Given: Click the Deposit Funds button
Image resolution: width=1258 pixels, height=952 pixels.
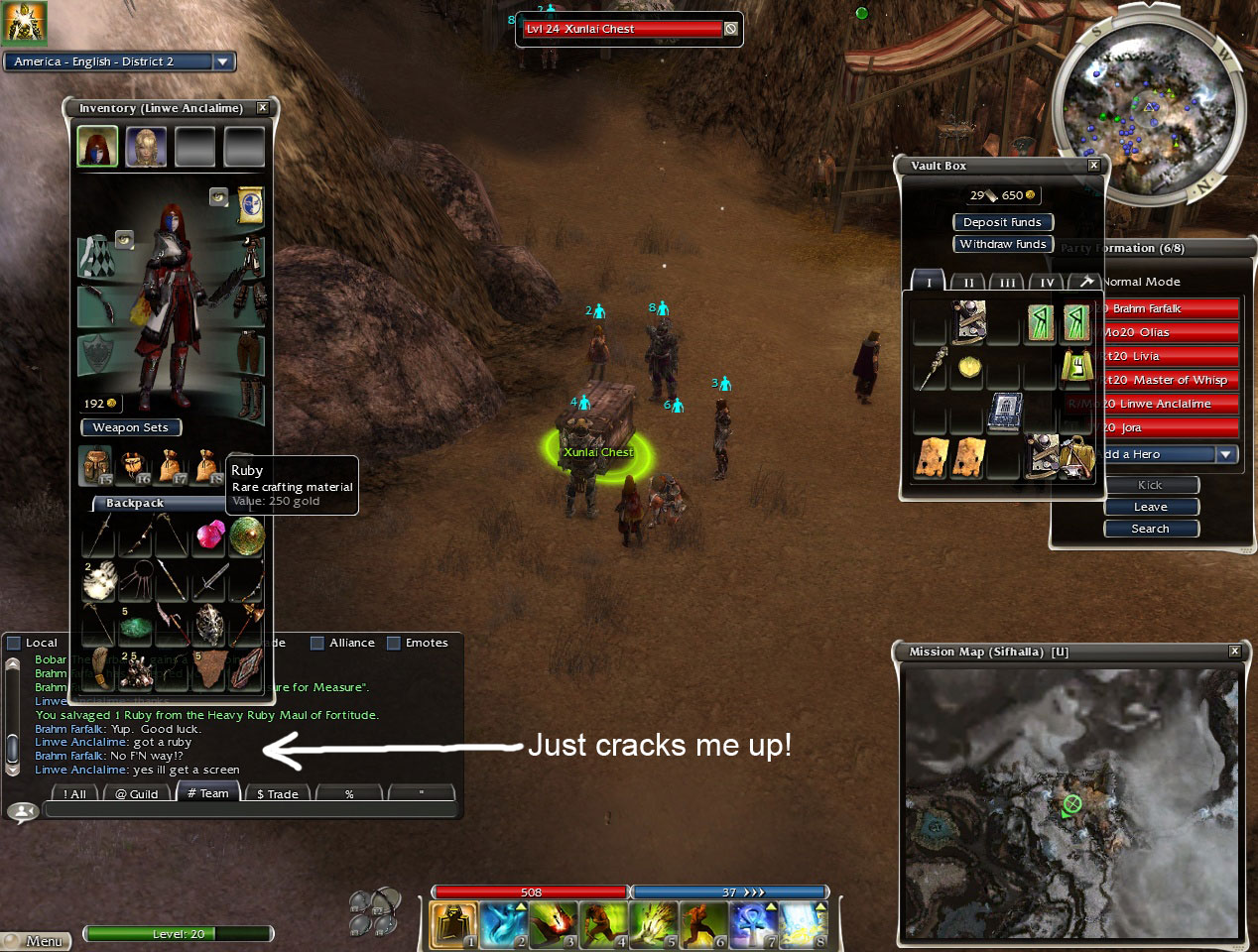Looking at the screenshot, I should [1002, 222].
